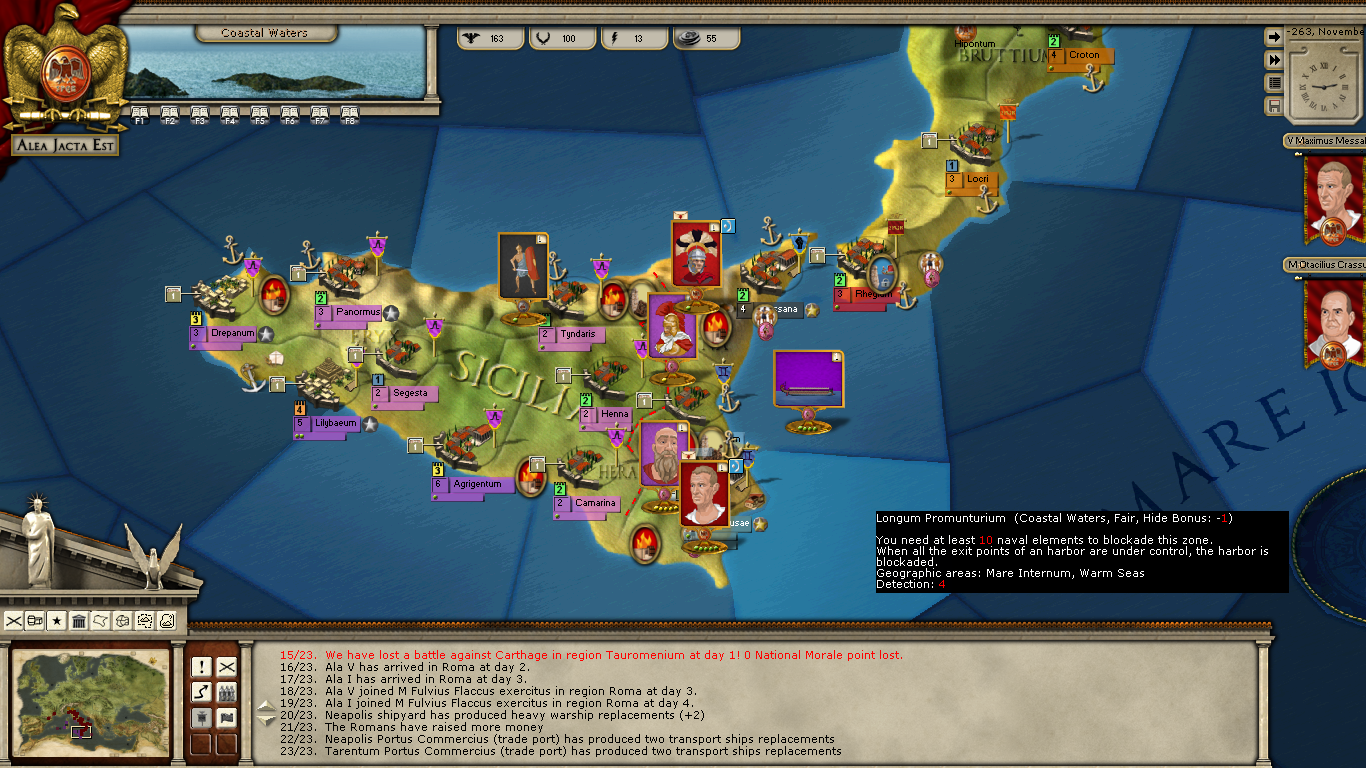Open the list menu button beside the clock
This screenshot has width=1366, height=768.
[1274, 83]
